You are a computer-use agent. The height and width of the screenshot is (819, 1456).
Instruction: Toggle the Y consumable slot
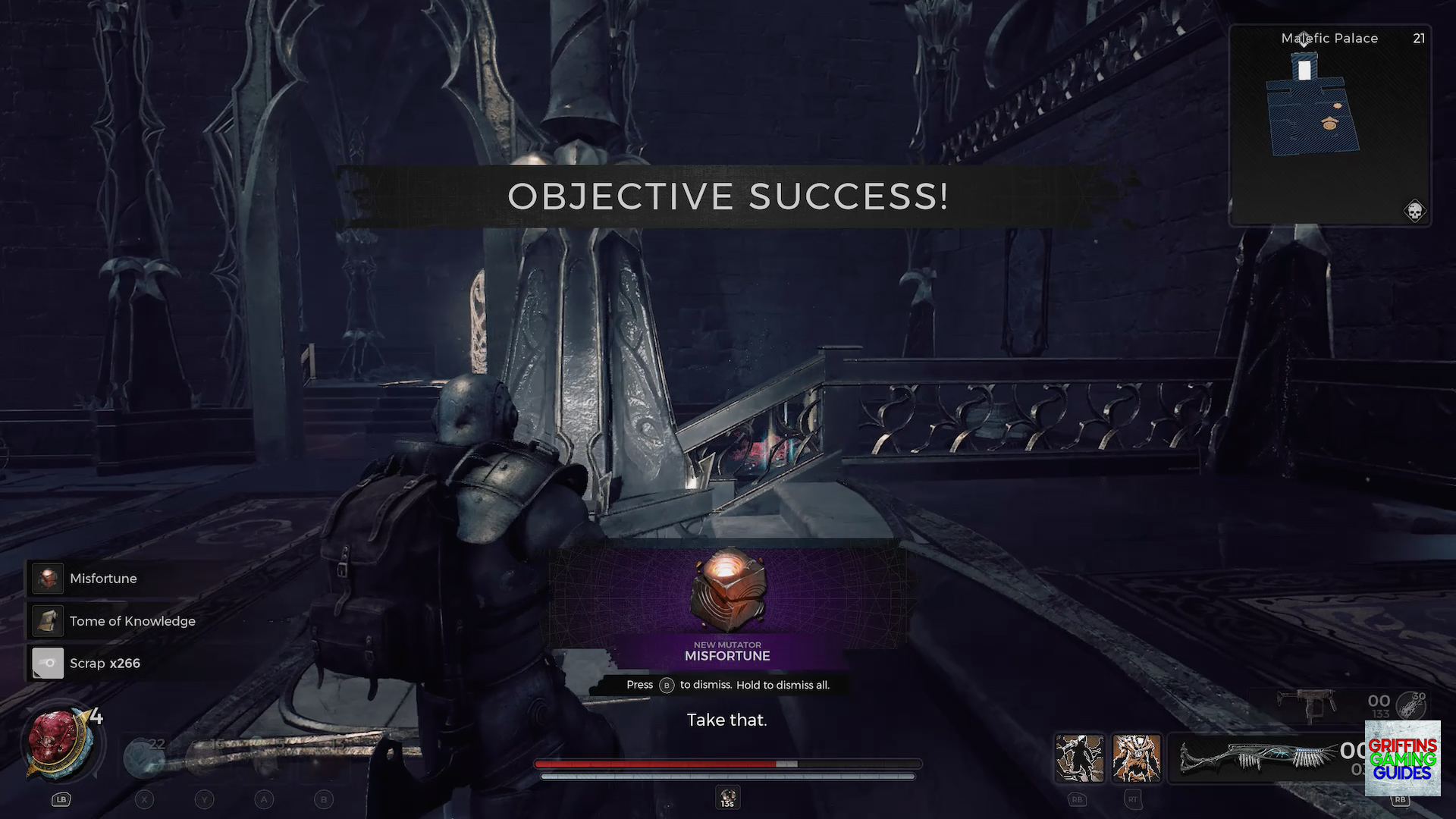coord(203,799)
